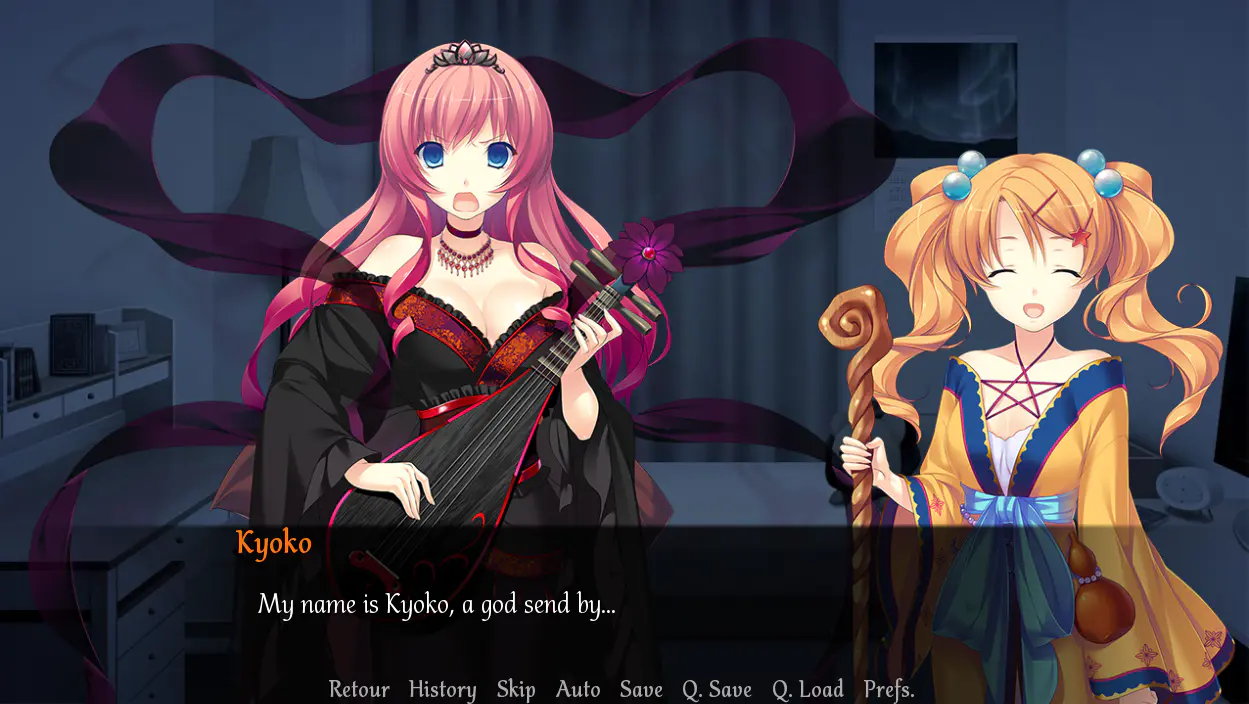Open the dialogue History log

tap(442, 689)
